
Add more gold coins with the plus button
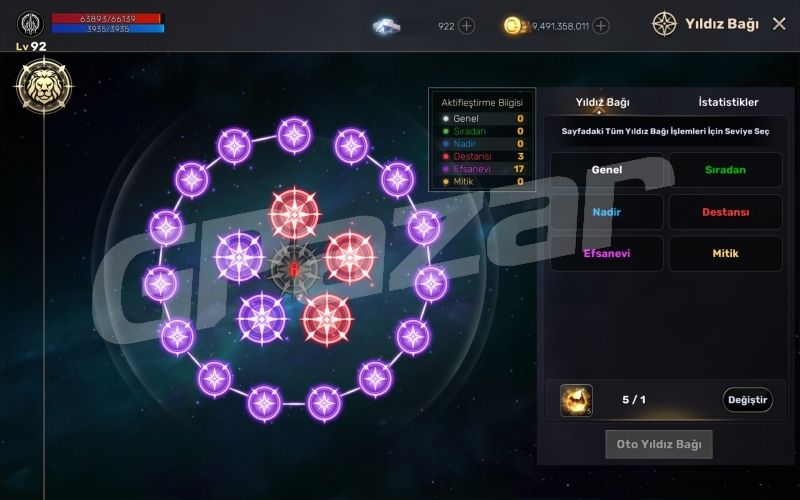click(x=601, y=26)
